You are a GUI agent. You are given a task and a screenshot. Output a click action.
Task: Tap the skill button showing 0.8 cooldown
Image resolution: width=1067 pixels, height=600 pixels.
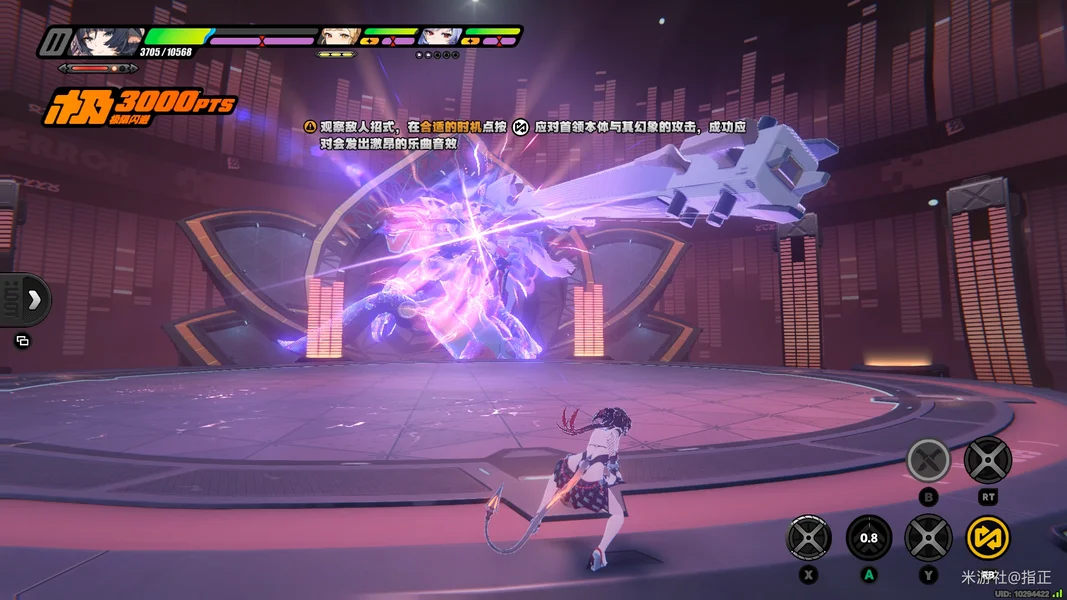(x=869, y=538)
